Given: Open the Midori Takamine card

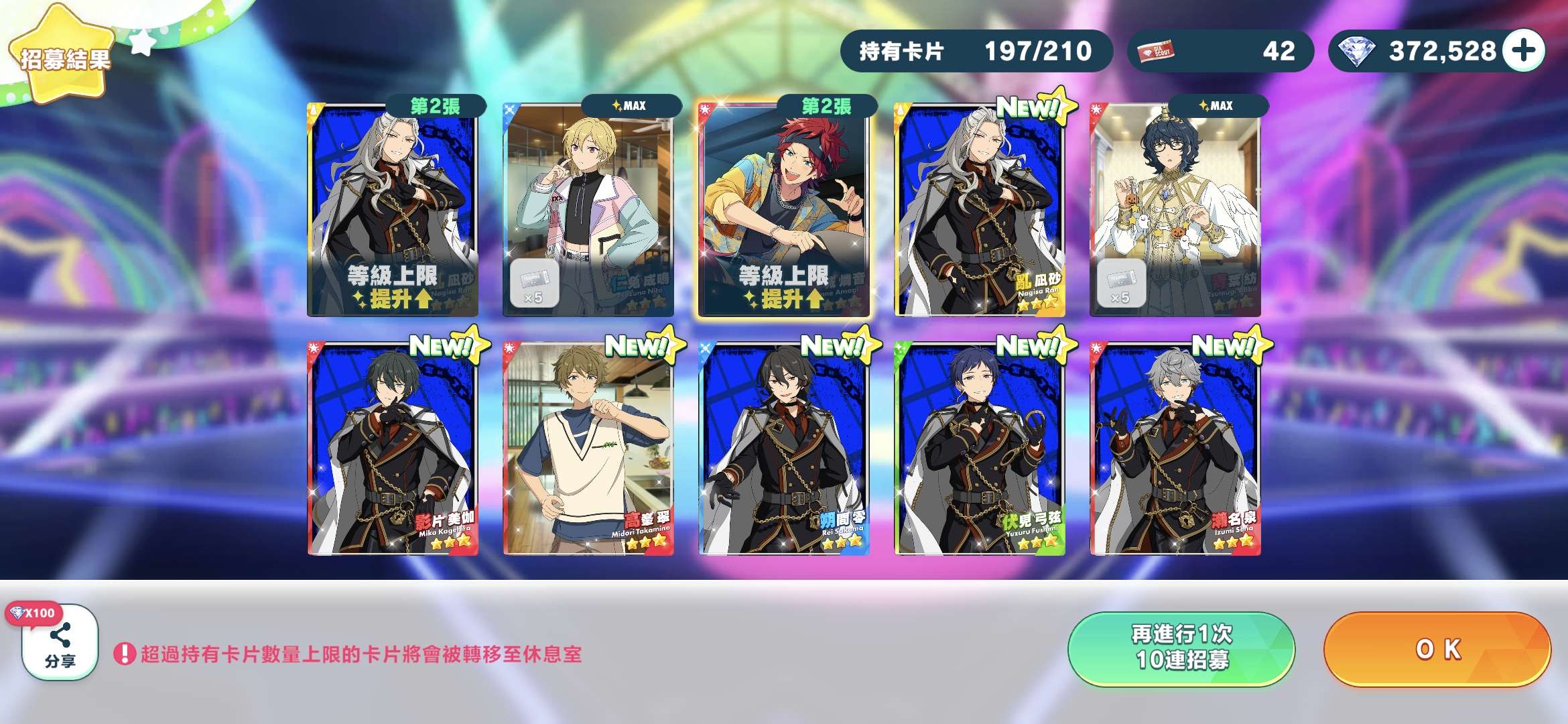Looking at the screenshot, I should click(x=588, y=449).
